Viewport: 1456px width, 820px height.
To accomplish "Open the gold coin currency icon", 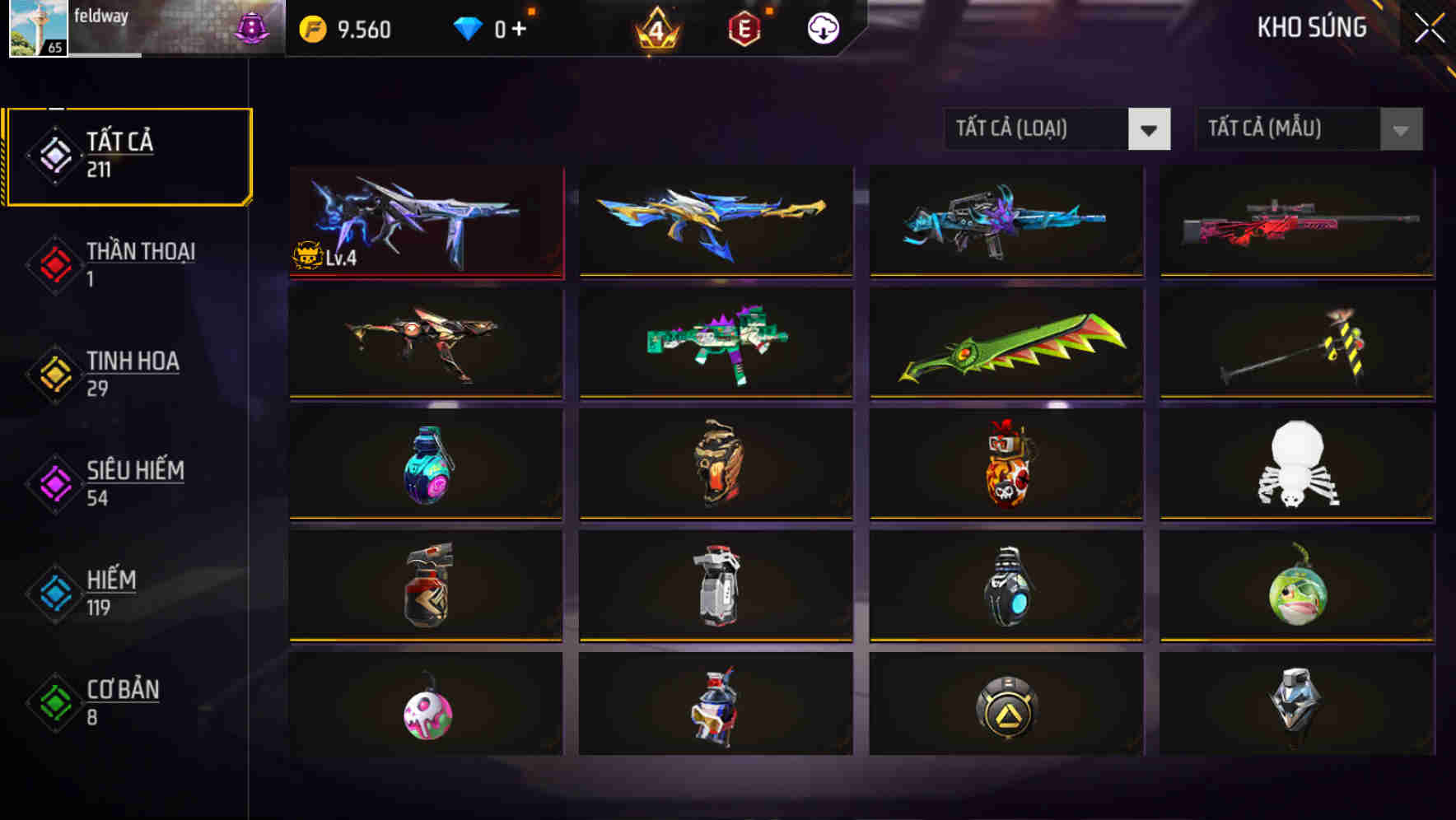I will [x=312, y=27].
